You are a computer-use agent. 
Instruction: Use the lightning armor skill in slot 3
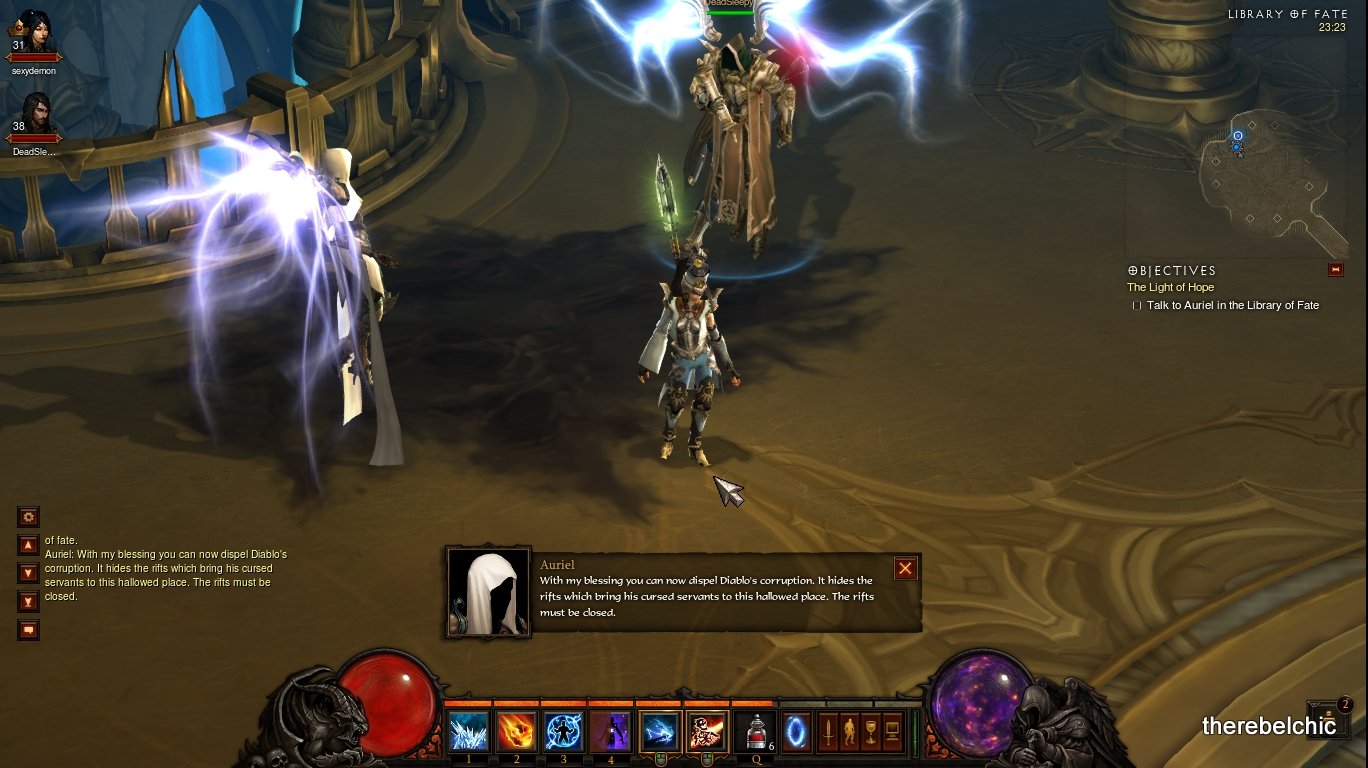563,731
